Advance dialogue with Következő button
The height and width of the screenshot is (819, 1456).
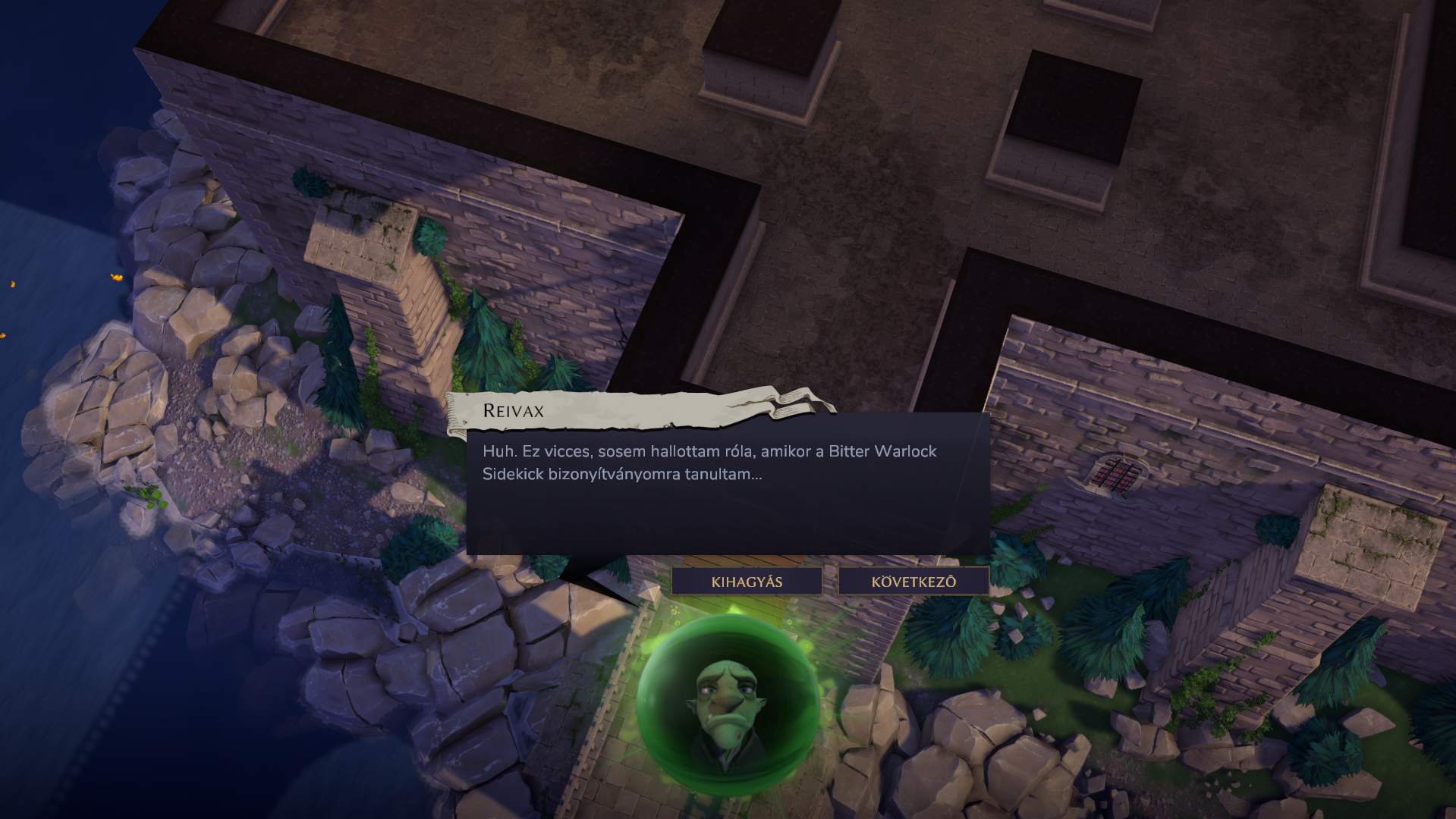coord(914,582)
